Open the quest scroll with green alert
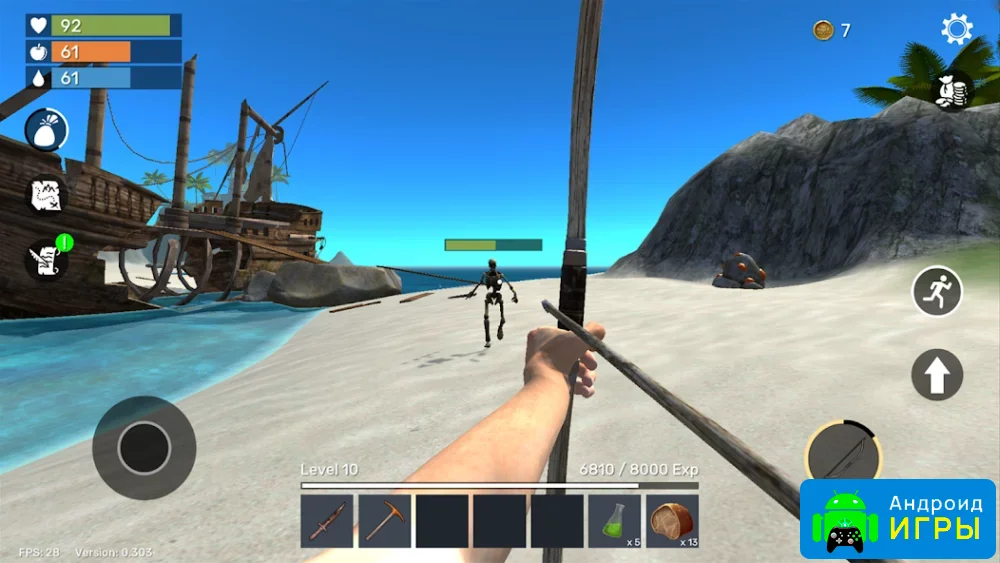The image size is (1000, 563). click(46, 259)
